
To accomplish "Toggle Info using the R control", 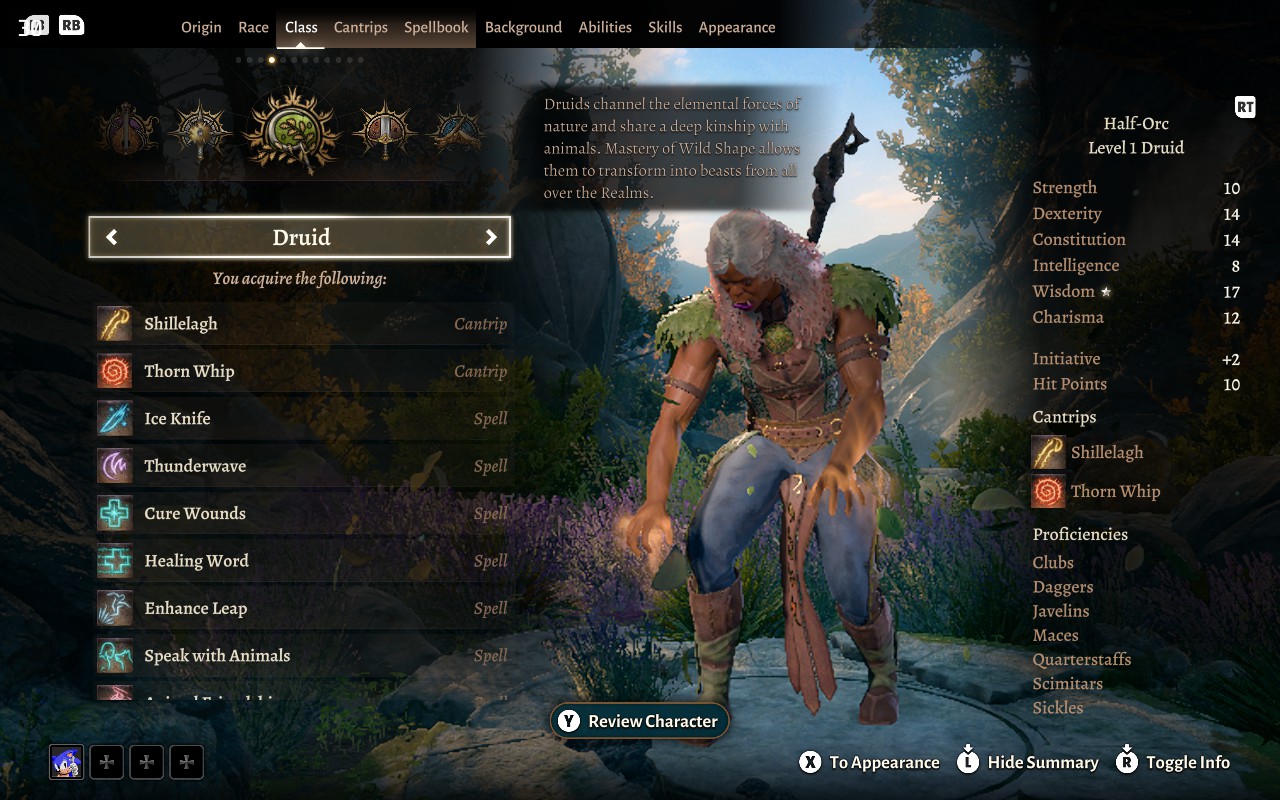I will [x=1173, y=762].
